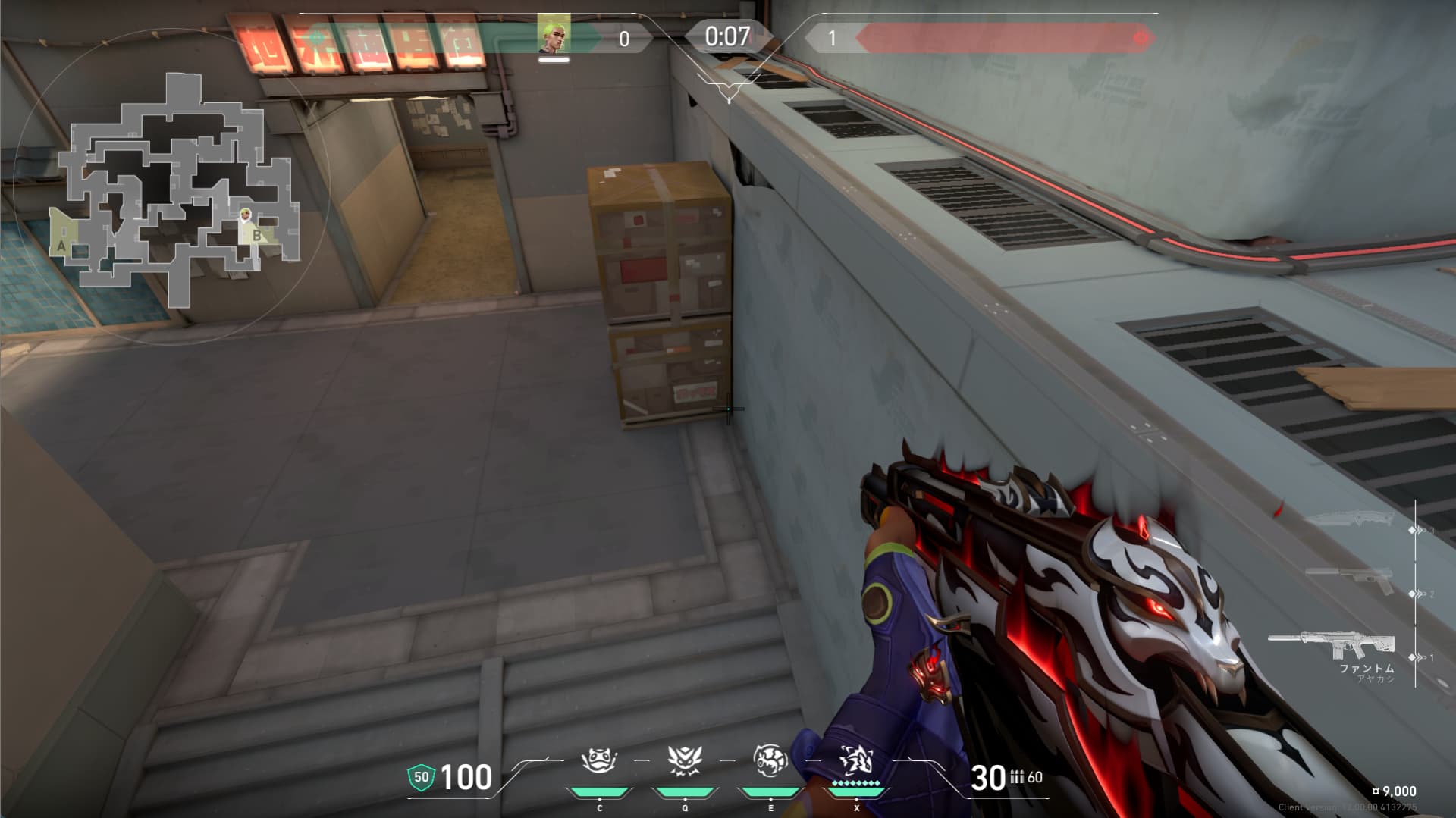The image size is (1456, 818).
Task: Switch to the knife weapon slot
Action: tap(1350, 520)
